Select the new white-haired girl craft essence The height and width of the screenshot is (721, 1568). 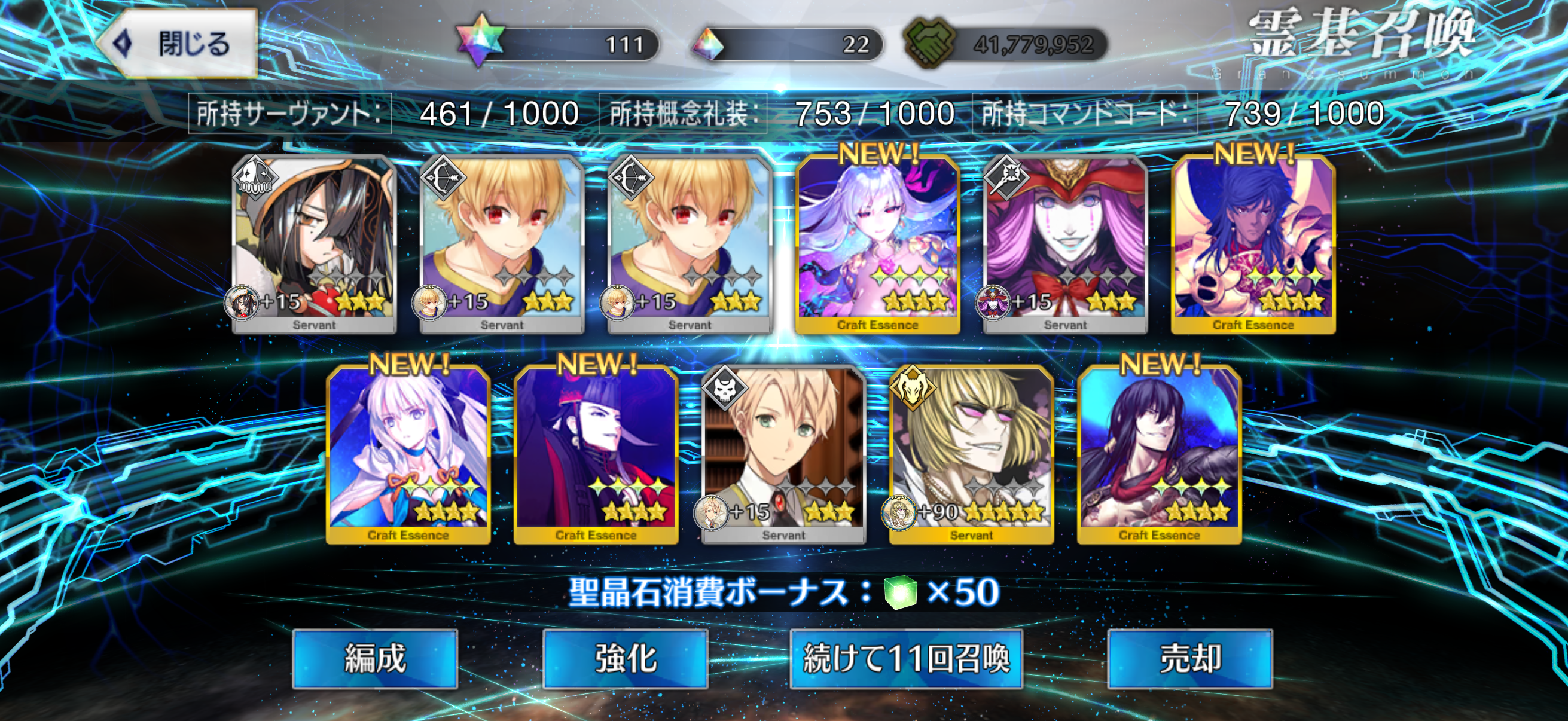408,453
